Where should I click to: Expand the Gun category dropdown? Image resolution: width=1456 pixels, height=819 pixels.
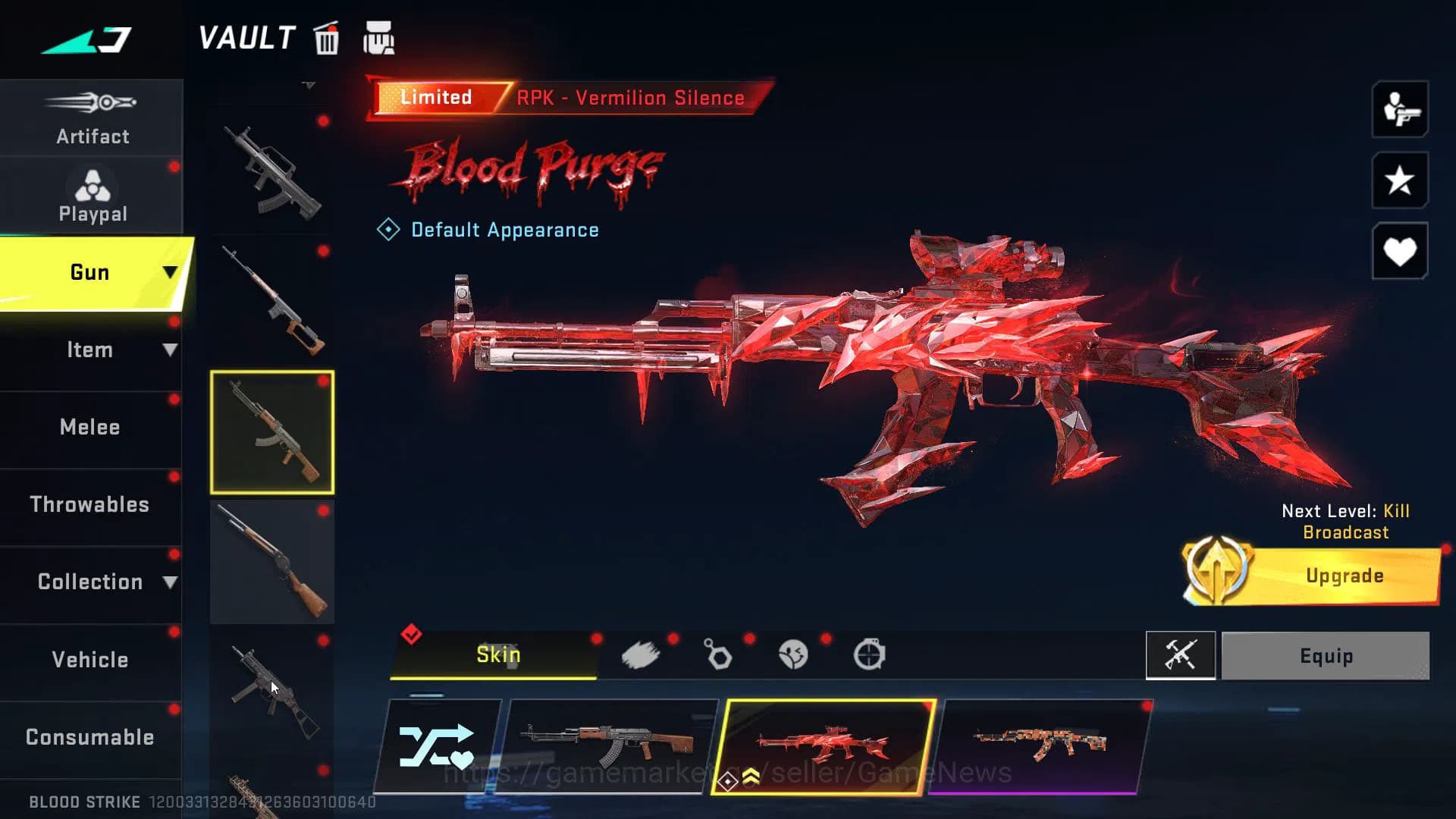pyautogui.click(x=171, y=271)
